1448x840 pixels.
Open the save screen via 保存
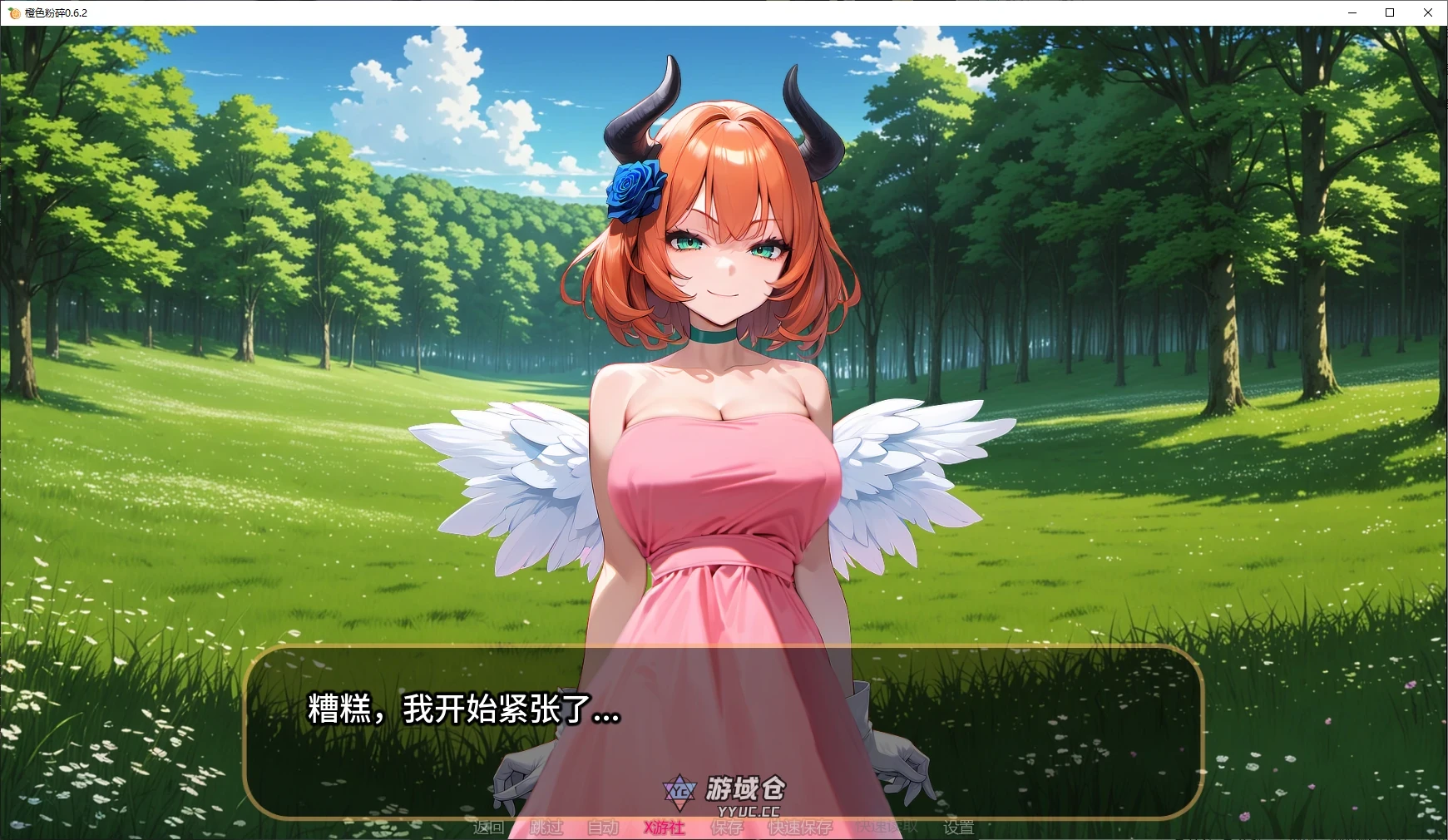tap(725, 828)
